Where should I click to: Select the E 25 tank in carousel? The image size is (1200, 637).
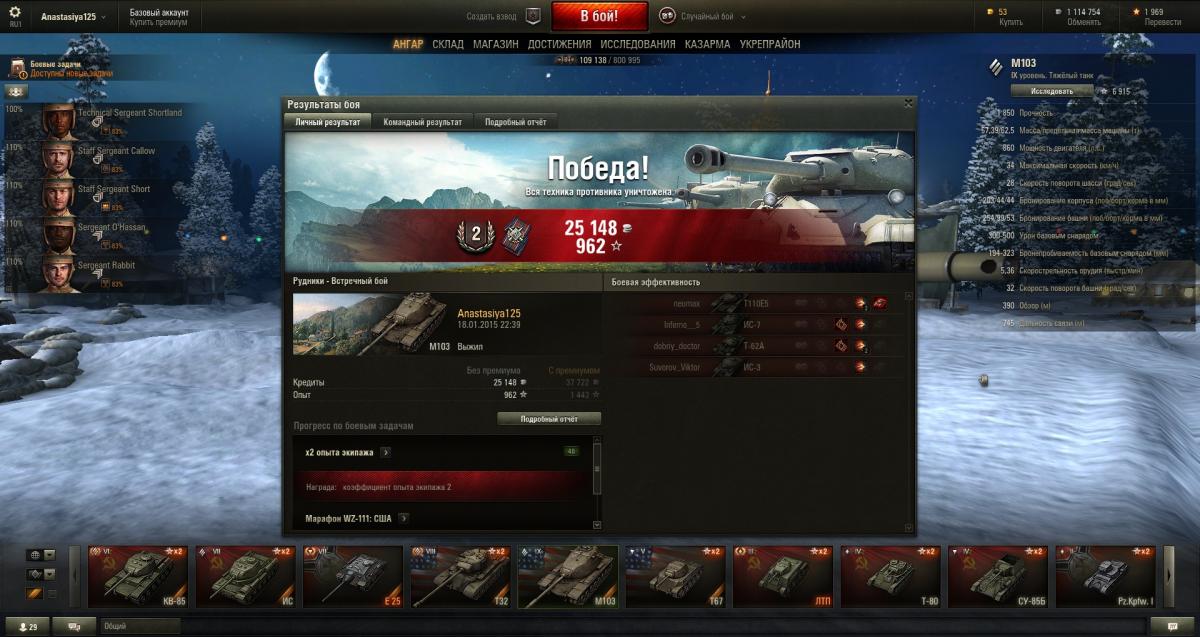(351, 576)
